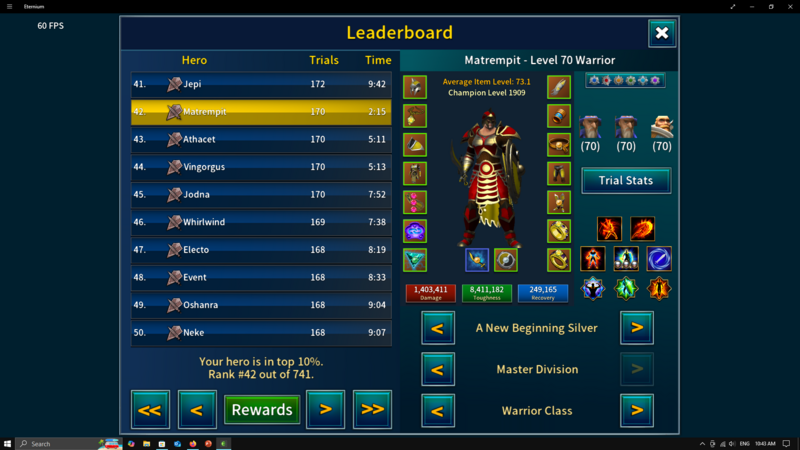The image size is (800, 450).
Task: Inspect the blue gem equipment slot
Action: point(415,232)
